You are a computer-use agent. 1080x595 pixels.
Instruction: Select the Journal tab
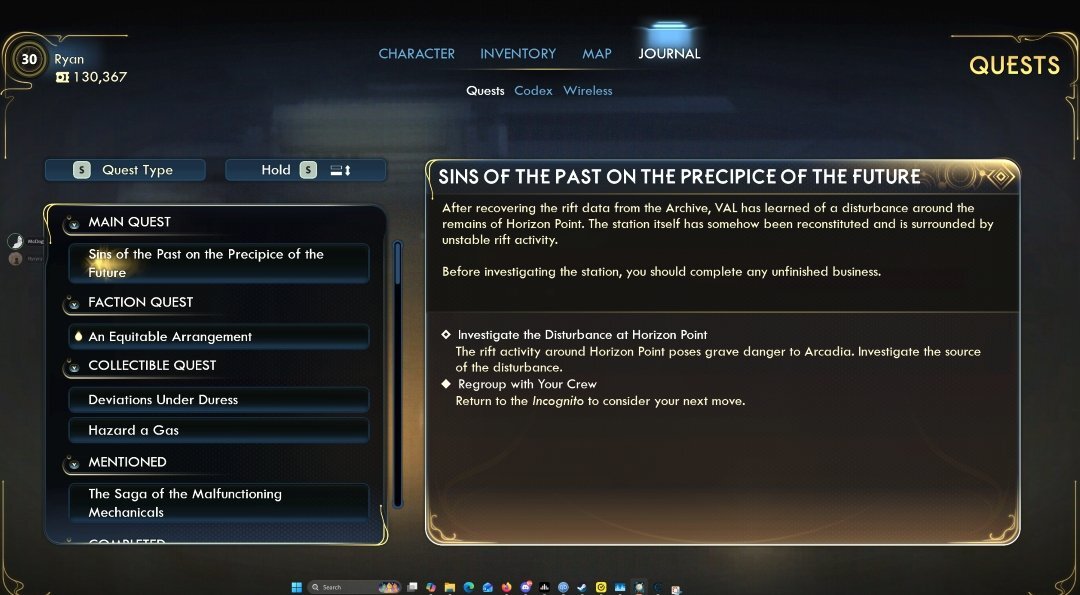(x=669, y=54)
